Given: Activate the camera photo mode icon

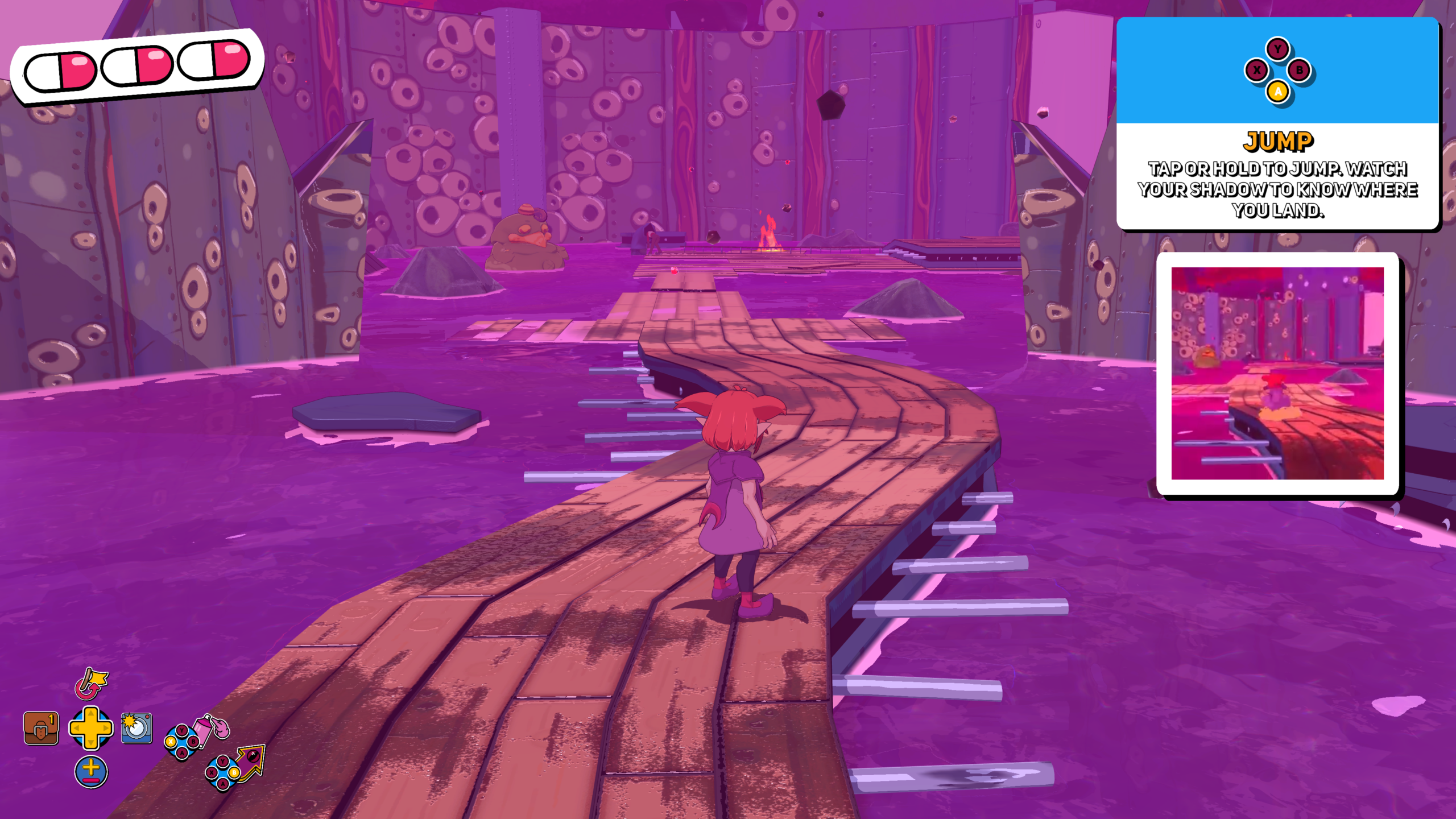Looking at the screenshot, I should 136,728.
